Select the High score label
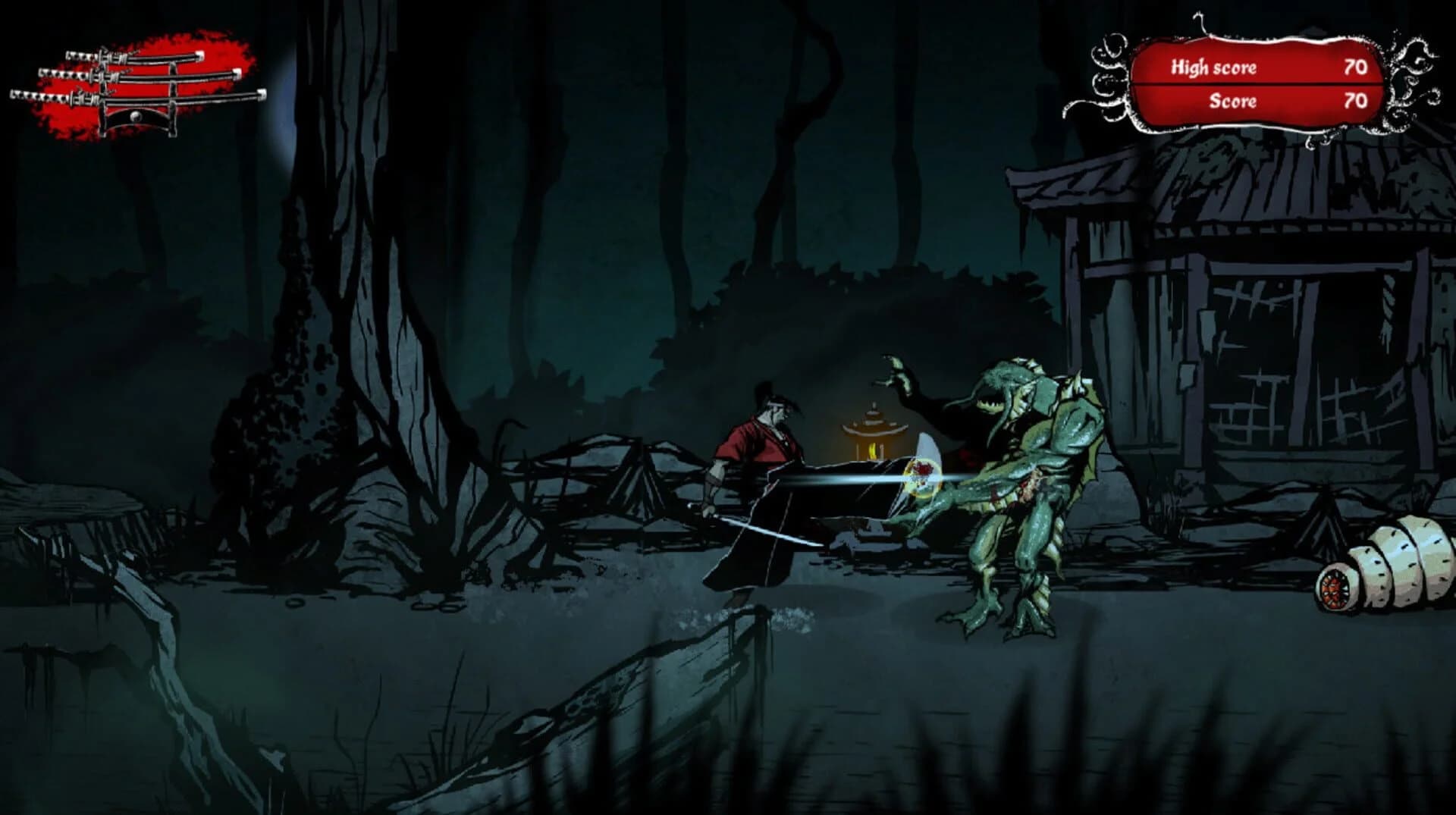Image resolution: width=1456 pixels, height=815 pixels. pos(1213,67)
